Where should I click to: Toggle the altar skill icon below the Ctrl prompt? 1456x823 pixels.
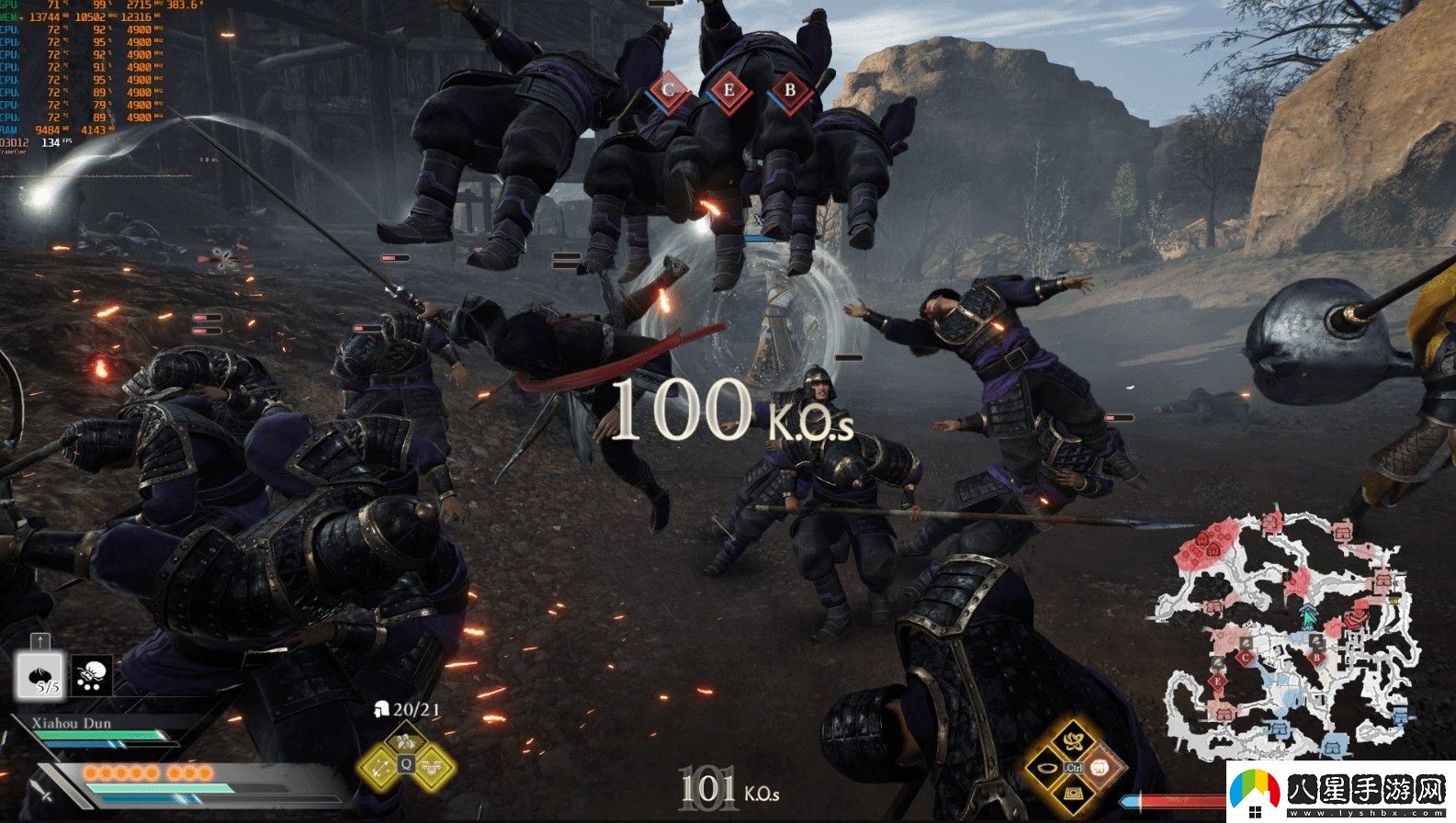tap(1073, 794)
